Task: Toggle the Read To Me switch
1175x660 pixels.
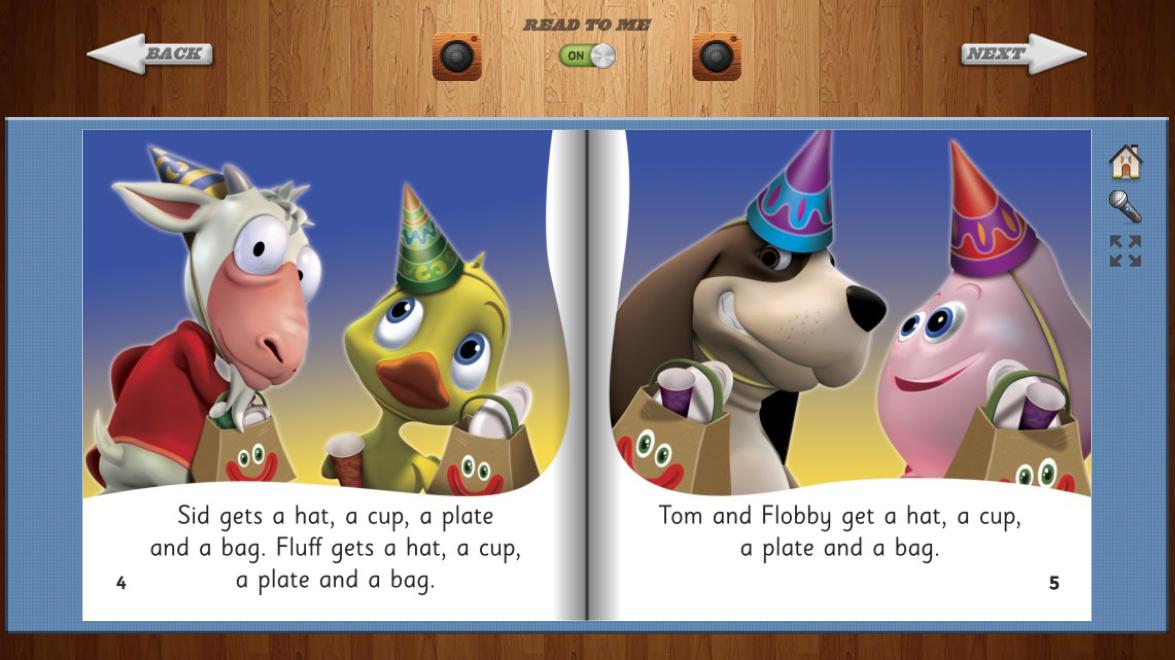Action: (587, 56)
